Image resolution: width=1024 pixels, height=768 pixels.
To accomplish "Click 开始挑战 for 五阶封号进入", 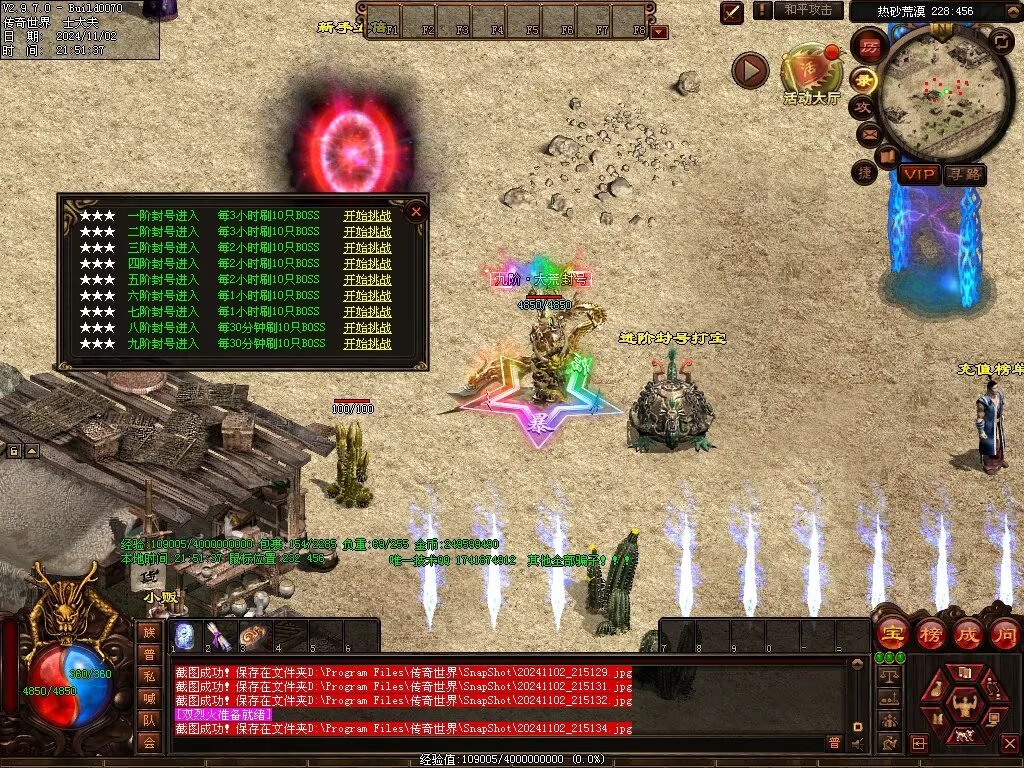I will coord(367,280).
